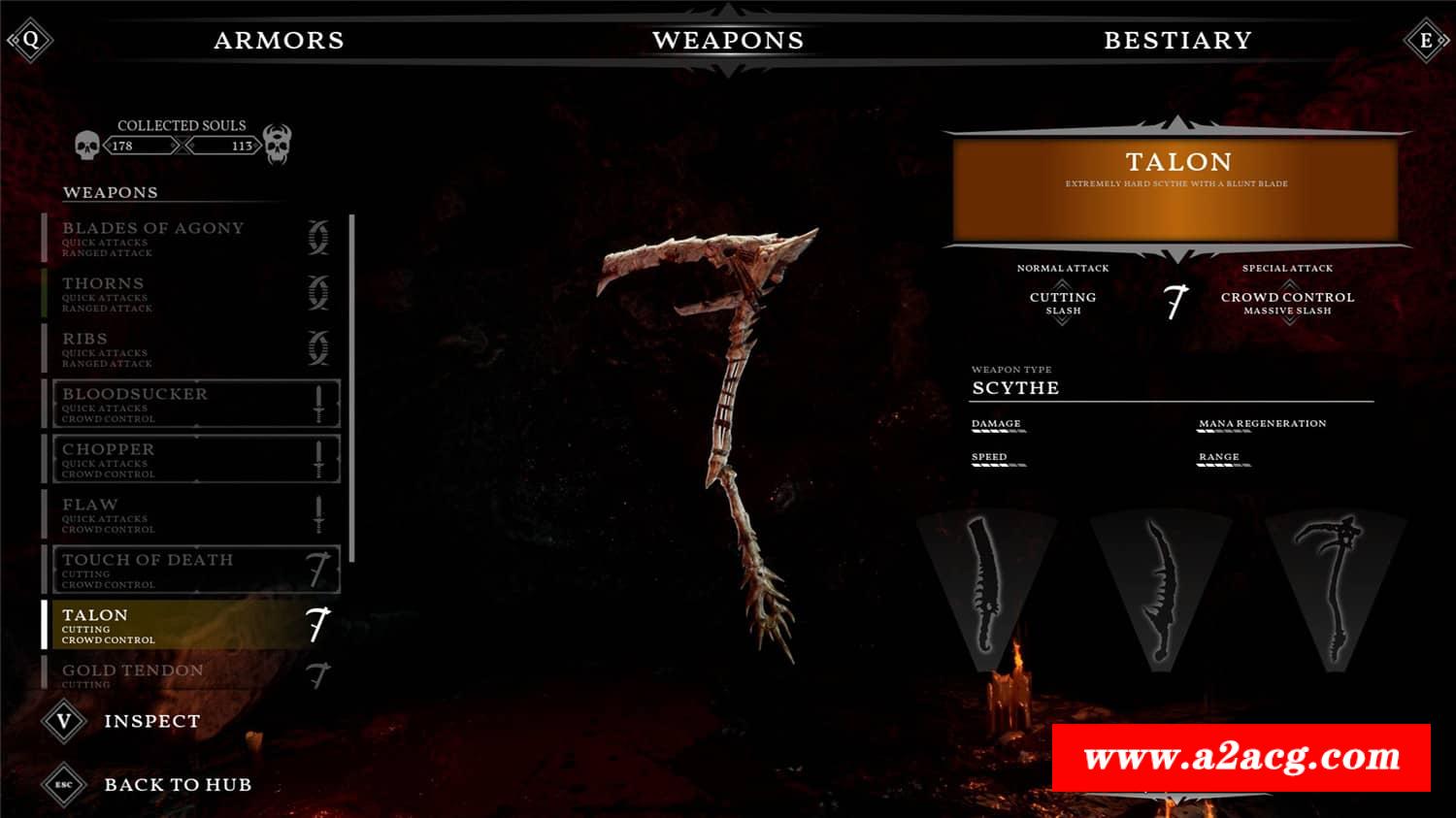
Task: Open the www.a2acg.com watermark link
Action: tap(1241, 757)
